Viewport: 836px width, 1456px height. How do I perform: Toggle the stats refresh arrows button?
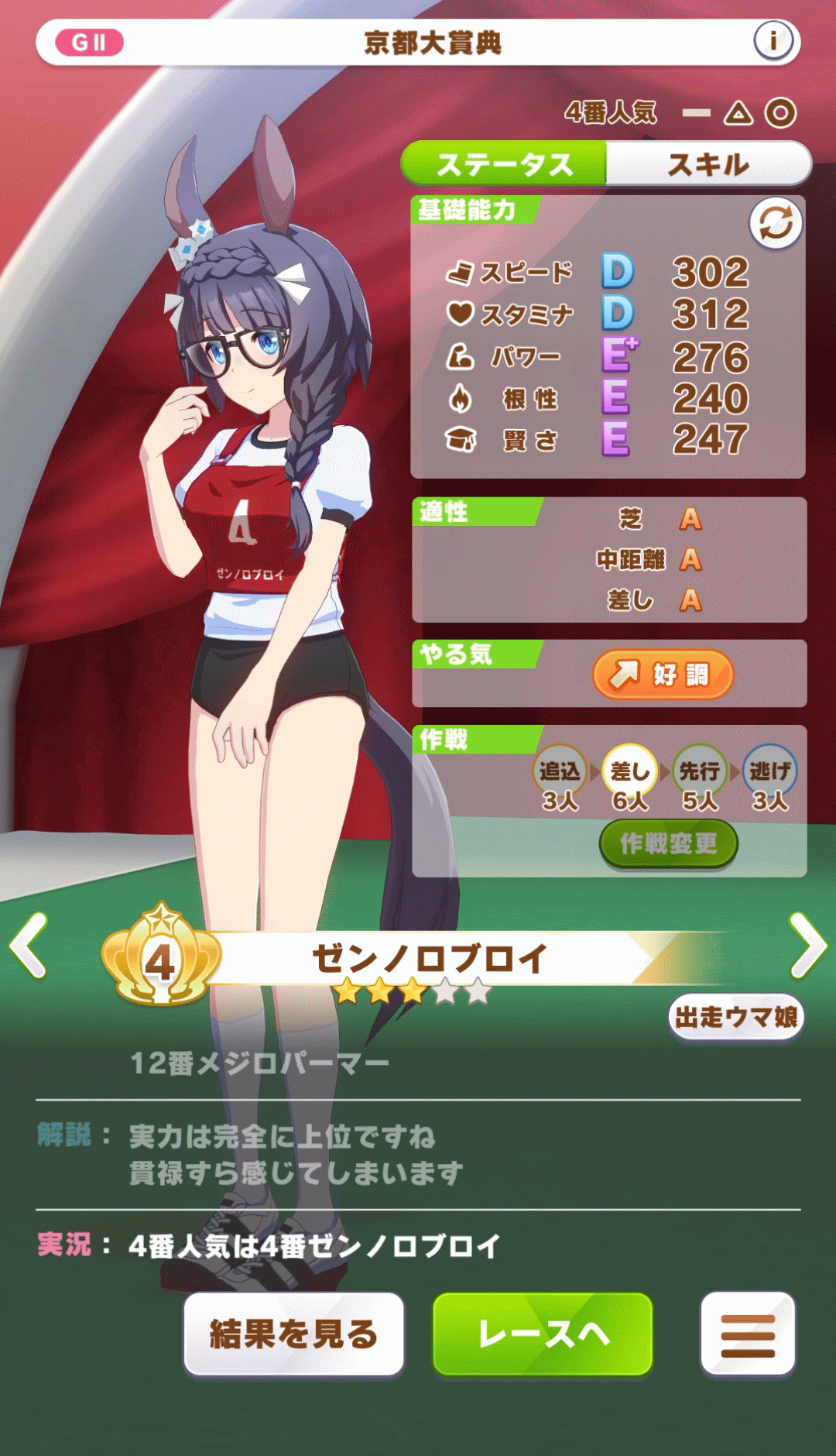[775, 224]
